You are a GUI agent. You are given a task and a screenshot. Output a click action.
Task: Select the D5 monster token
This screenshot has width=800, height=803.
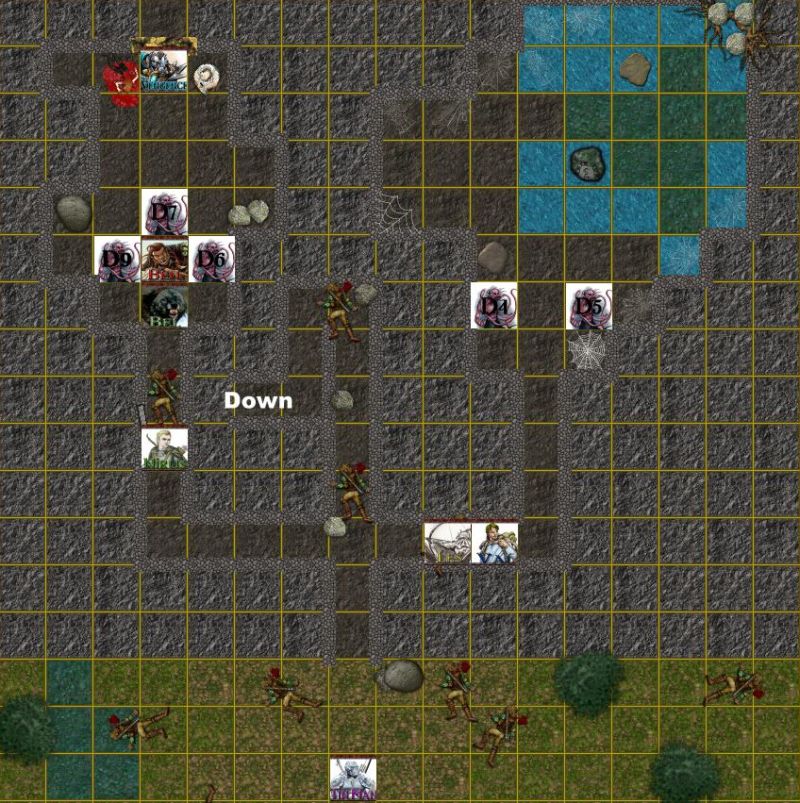pyautogui.click(x=589, y=306)
